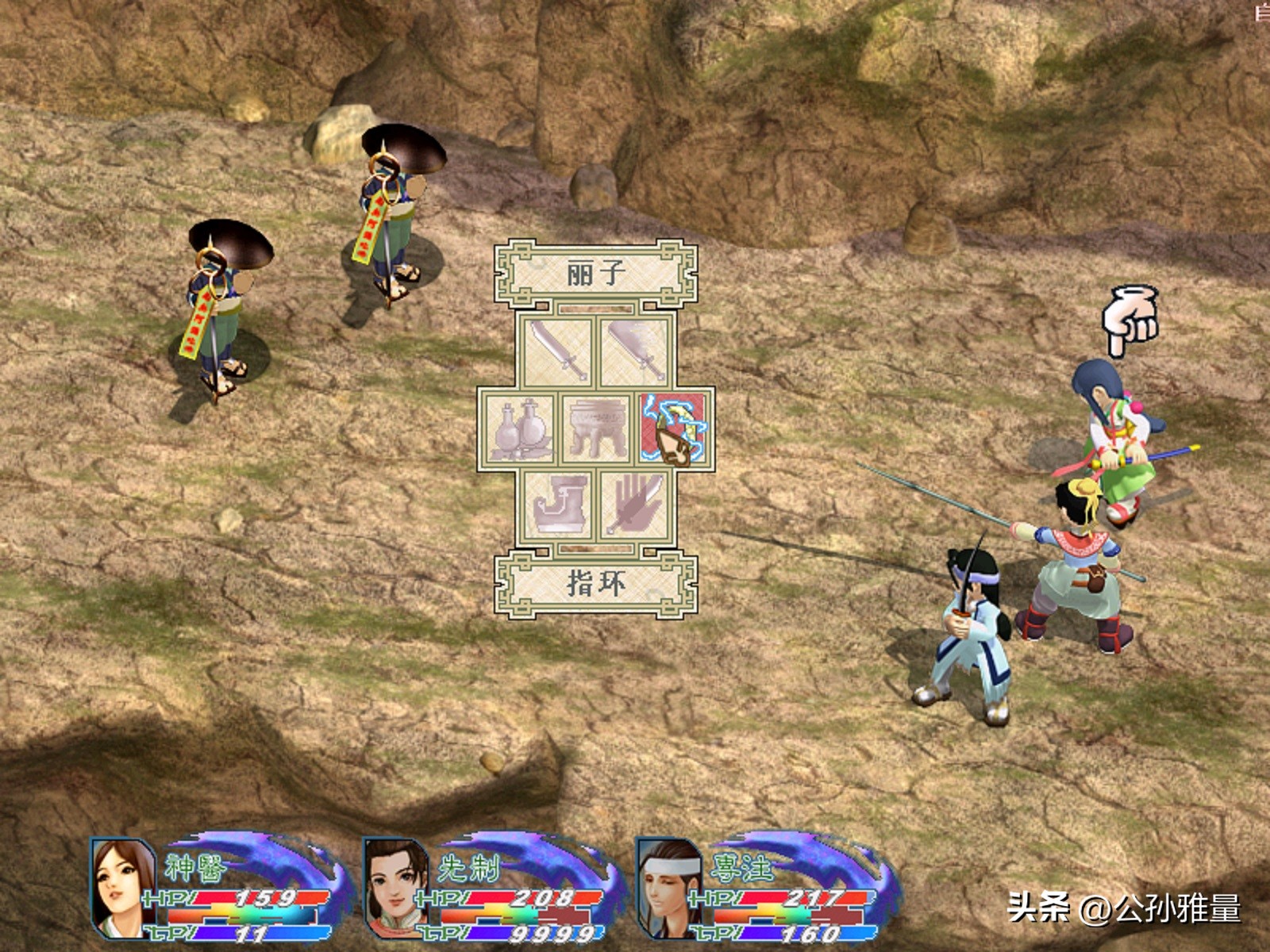Choose the broad saber command icon
This screenshot has width=1270, height=952.
[635, 351]
